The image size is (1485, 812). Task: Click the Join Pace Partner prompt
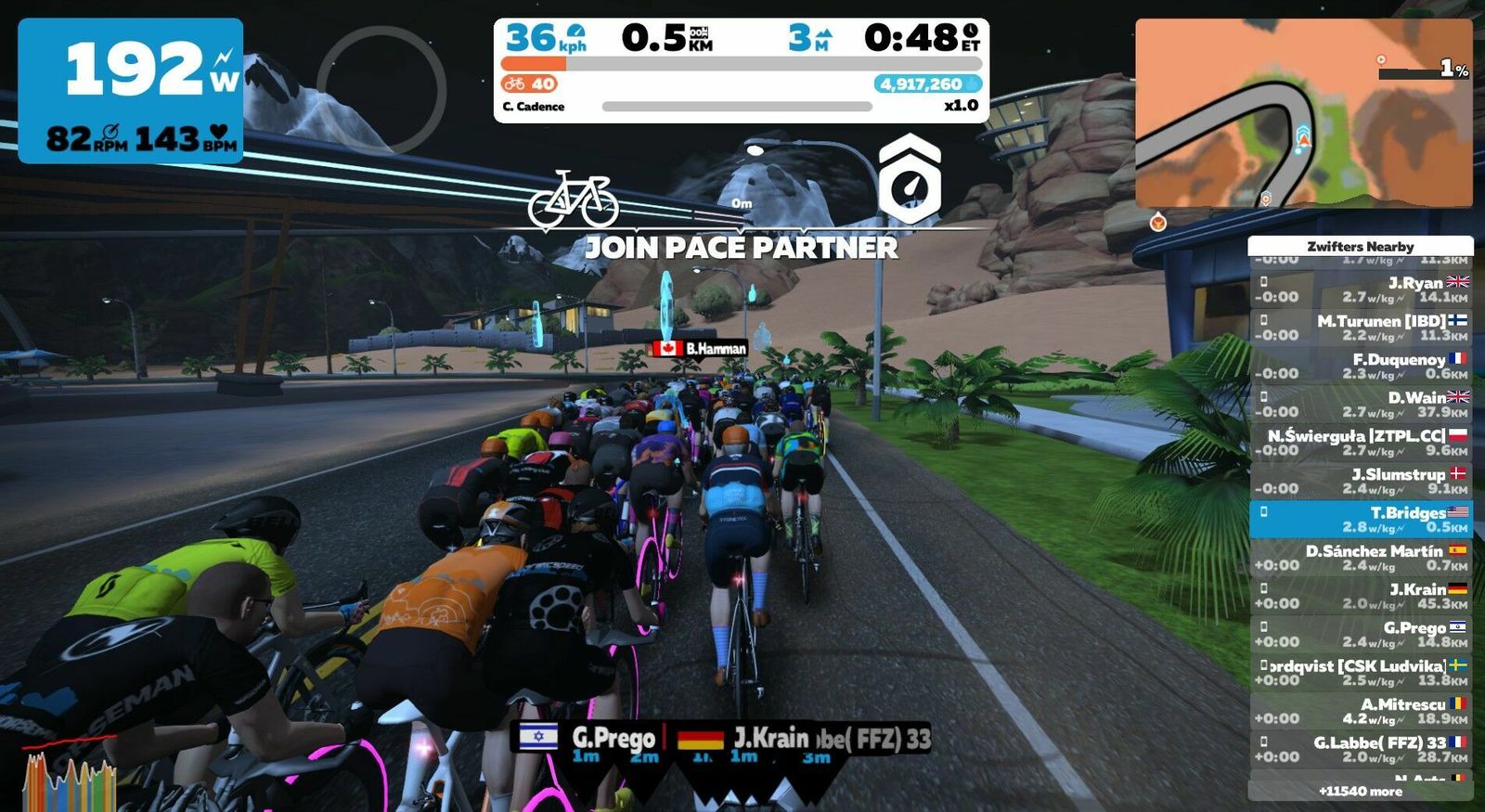click(741, 247)
